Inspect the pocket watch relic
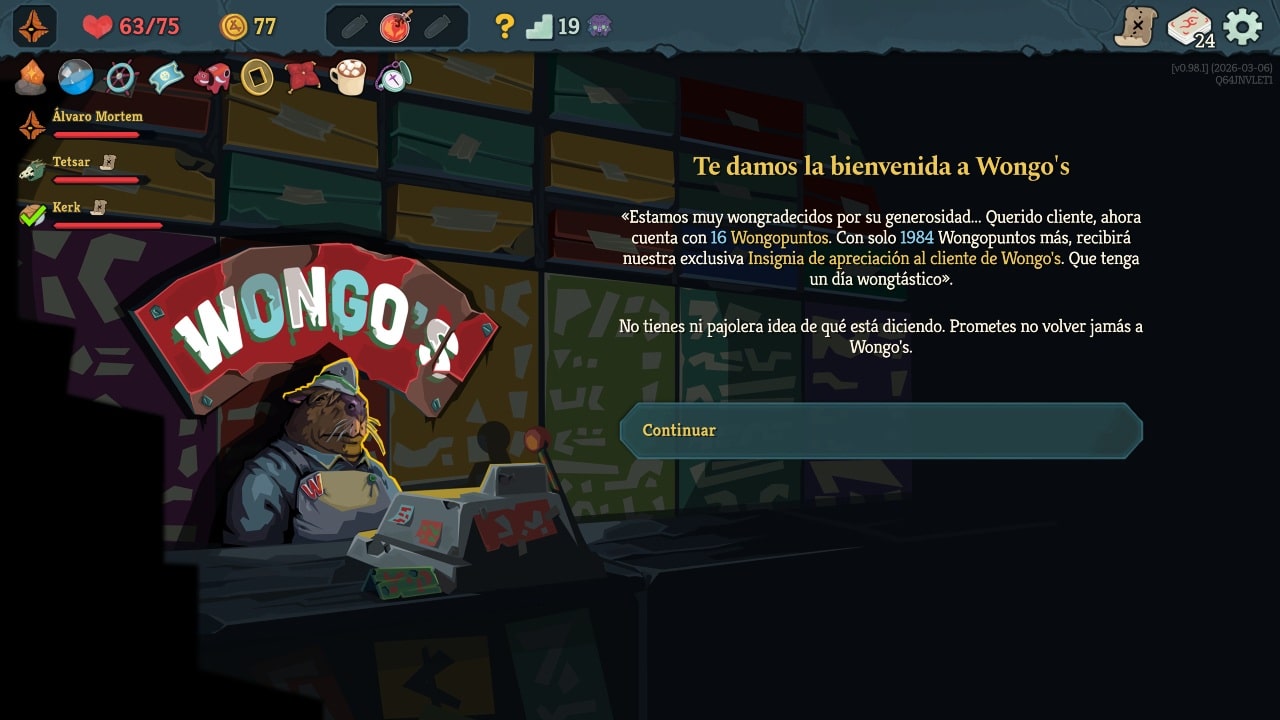 click(x=393, y=77)
